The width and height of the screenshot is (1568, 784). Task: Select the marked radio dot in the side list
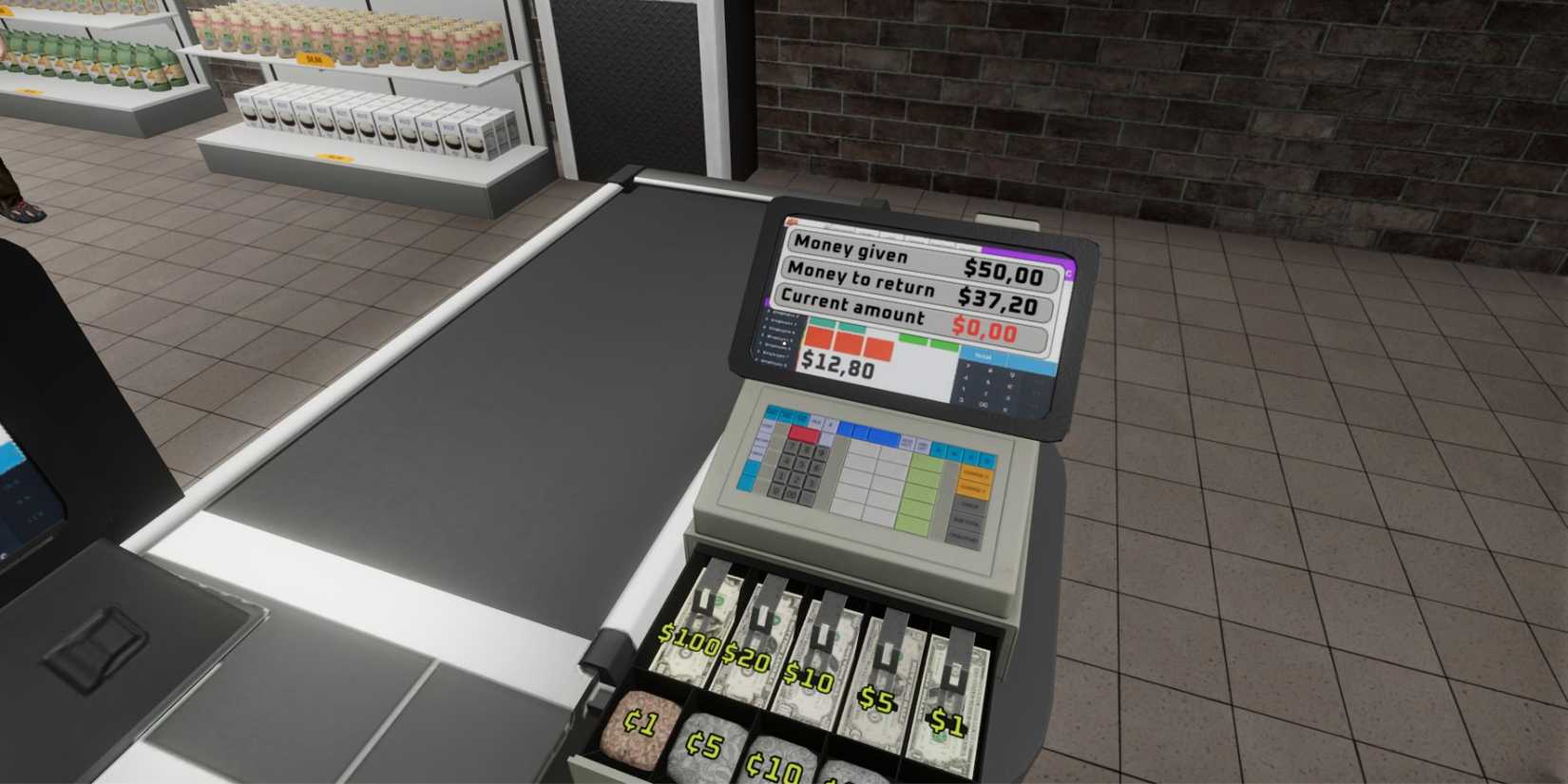click(x=784, y=343)
